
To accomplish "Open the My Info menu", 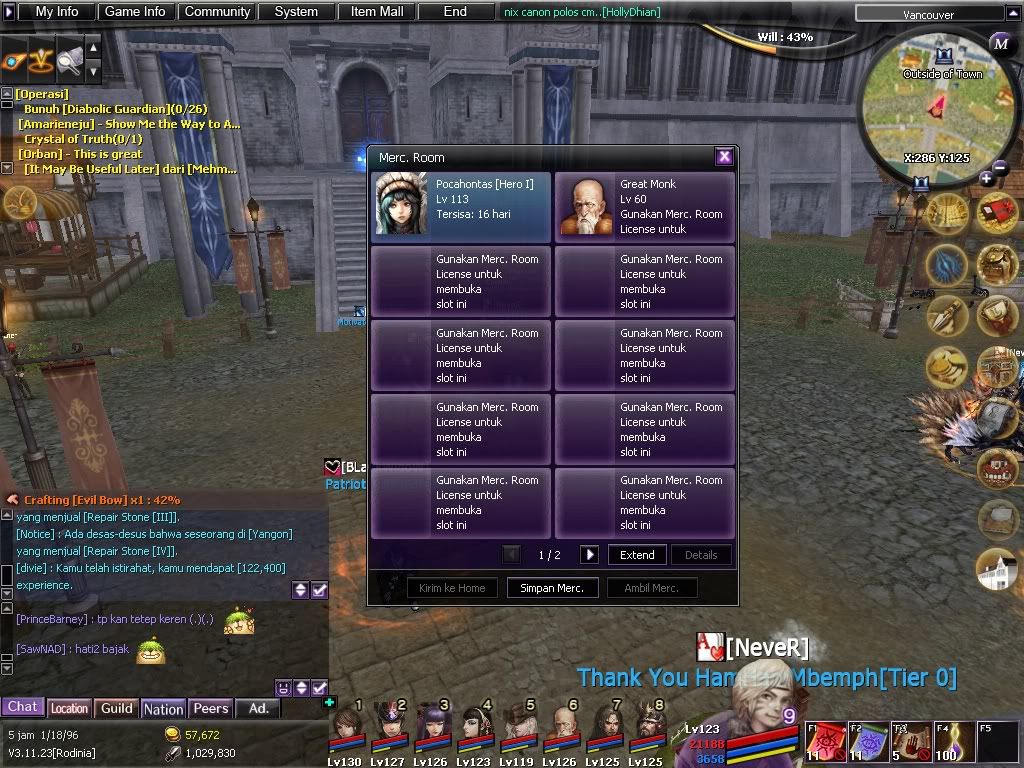I will point(56,12).
